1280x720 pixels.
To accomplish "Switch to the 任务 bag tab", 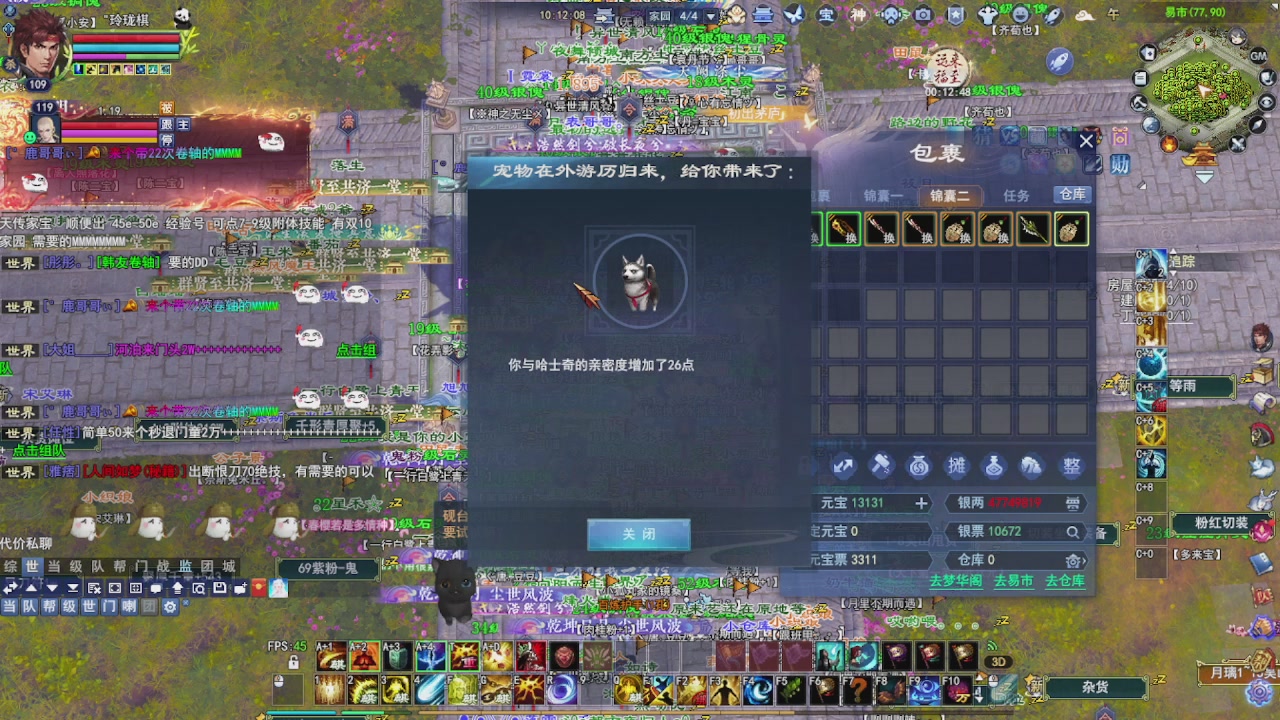I will (1016, 196).
